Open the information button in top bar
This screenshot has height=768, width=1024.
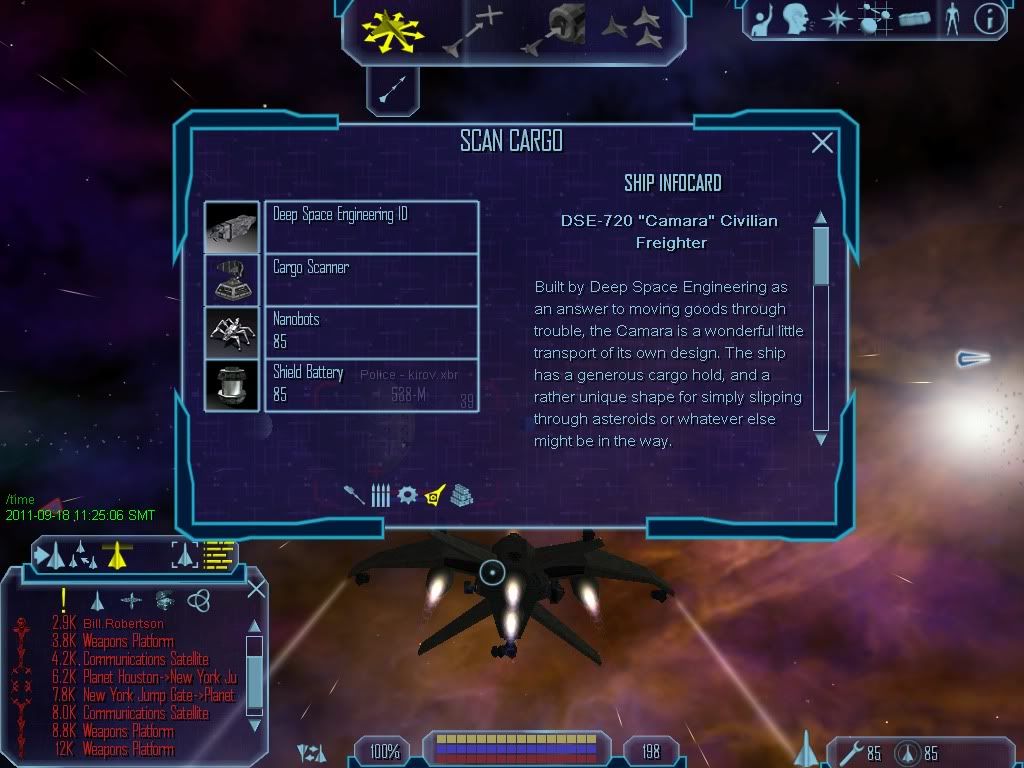(989, 19)
